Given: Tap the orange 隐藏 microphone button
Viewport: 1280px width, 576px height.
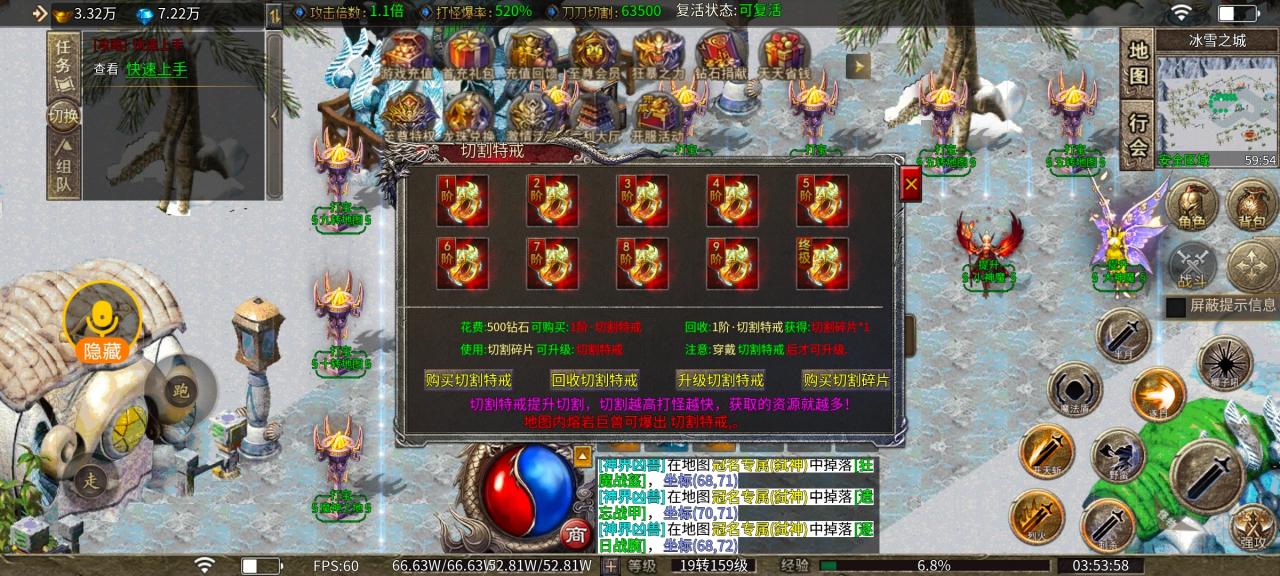Looking at the screenshot, I should (101, 324).
